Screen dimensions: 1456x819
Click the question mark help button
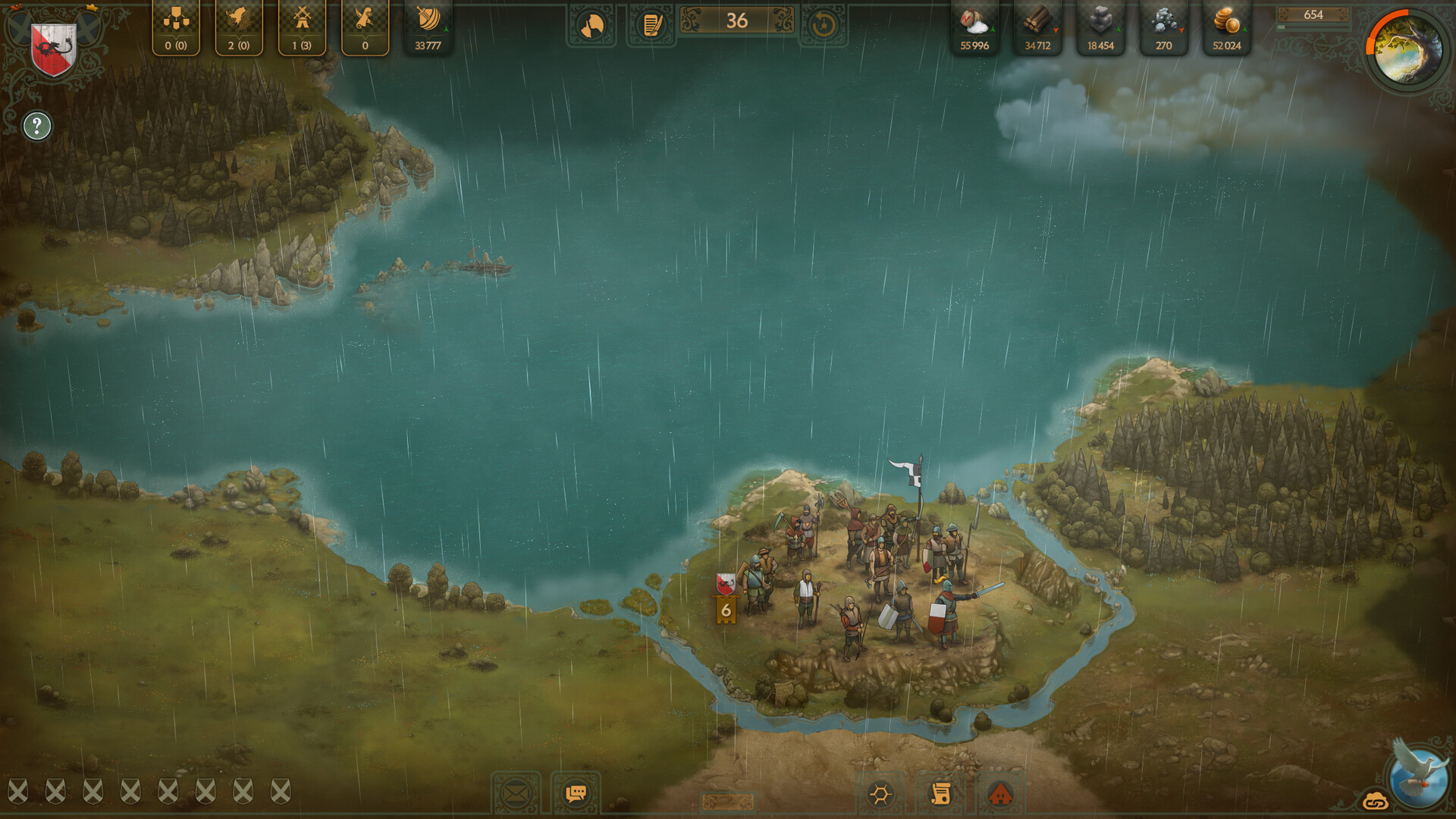click(36, 126)
